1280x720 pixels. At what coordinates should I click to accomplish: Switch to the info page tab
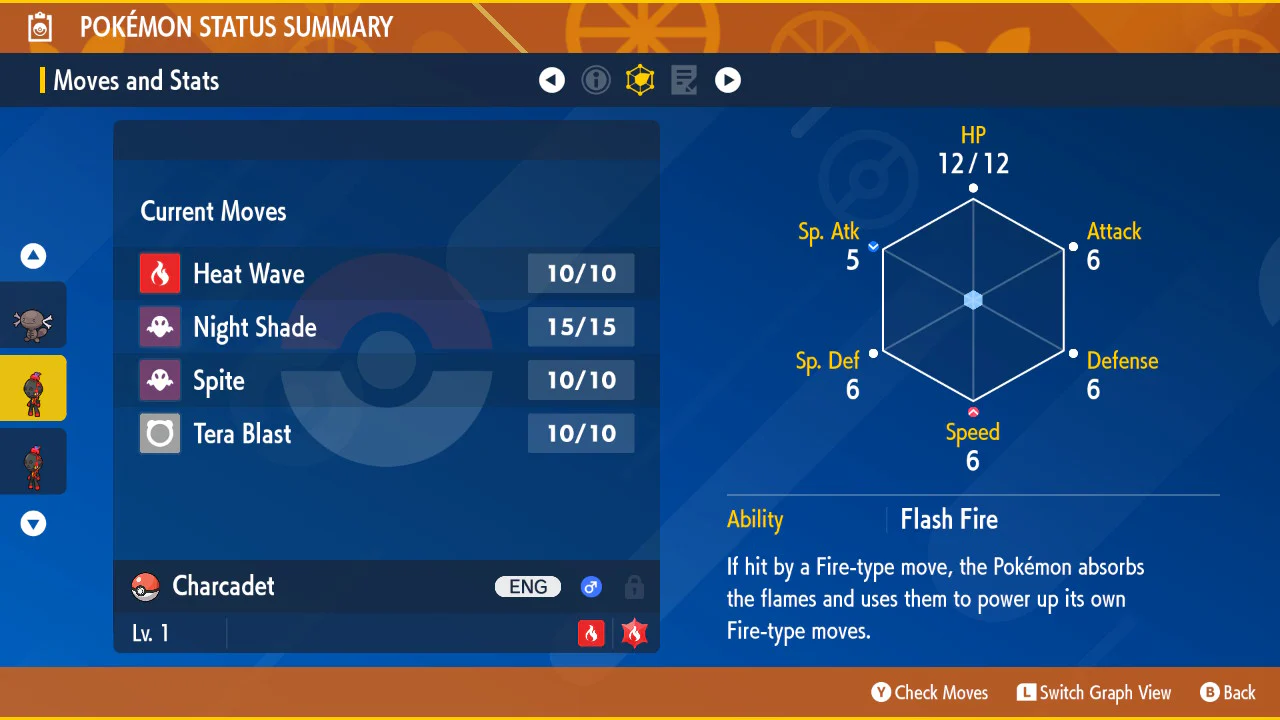(596, 80)
